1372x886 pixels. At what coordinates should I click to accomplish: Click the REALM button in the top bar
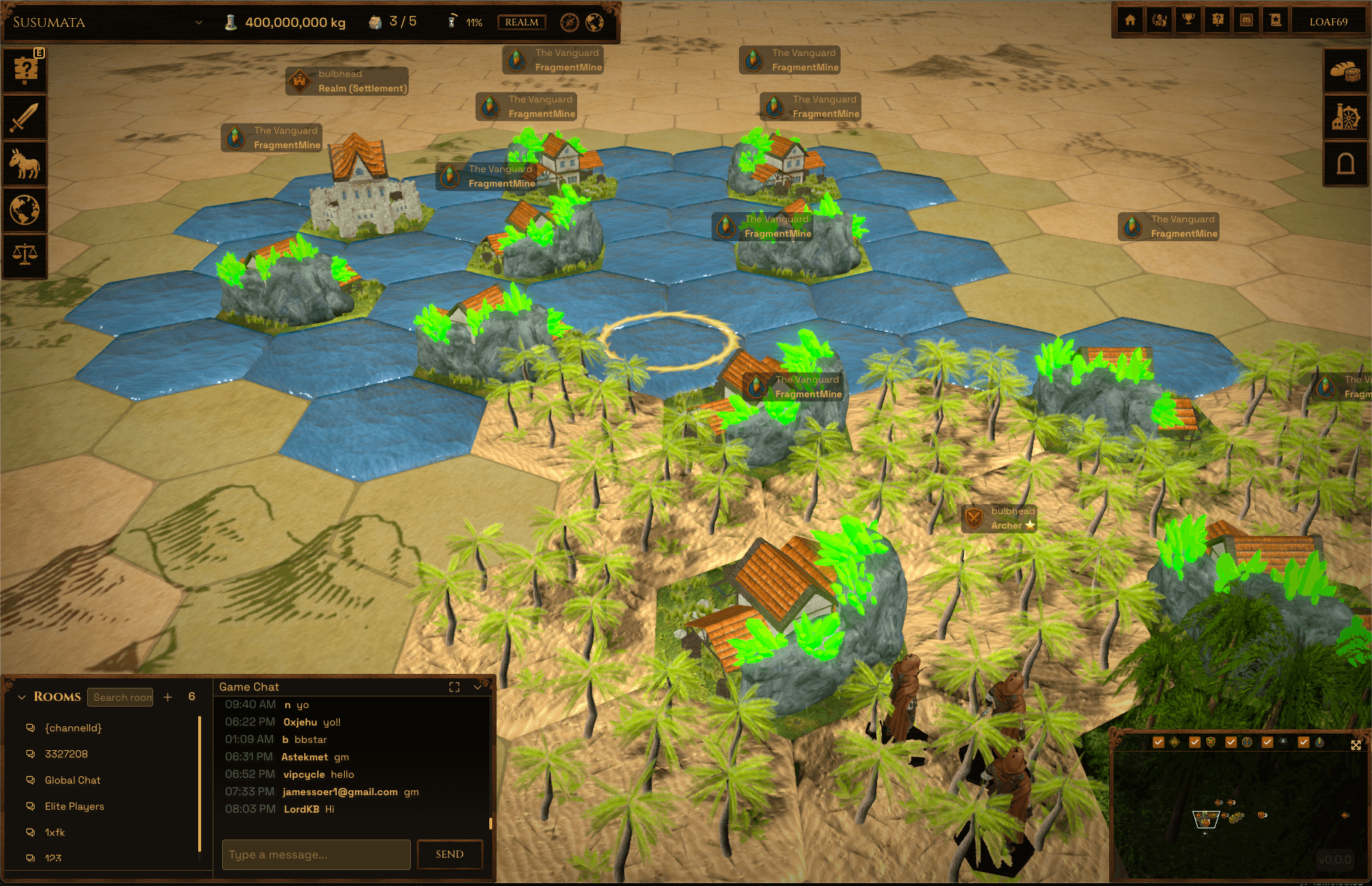coord(521,23)
